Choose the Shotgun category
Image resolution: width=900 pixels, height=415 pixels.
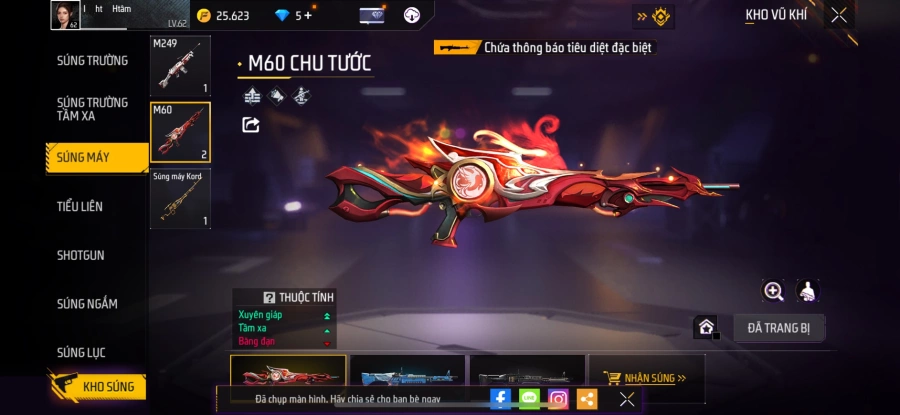click(80, 255)
